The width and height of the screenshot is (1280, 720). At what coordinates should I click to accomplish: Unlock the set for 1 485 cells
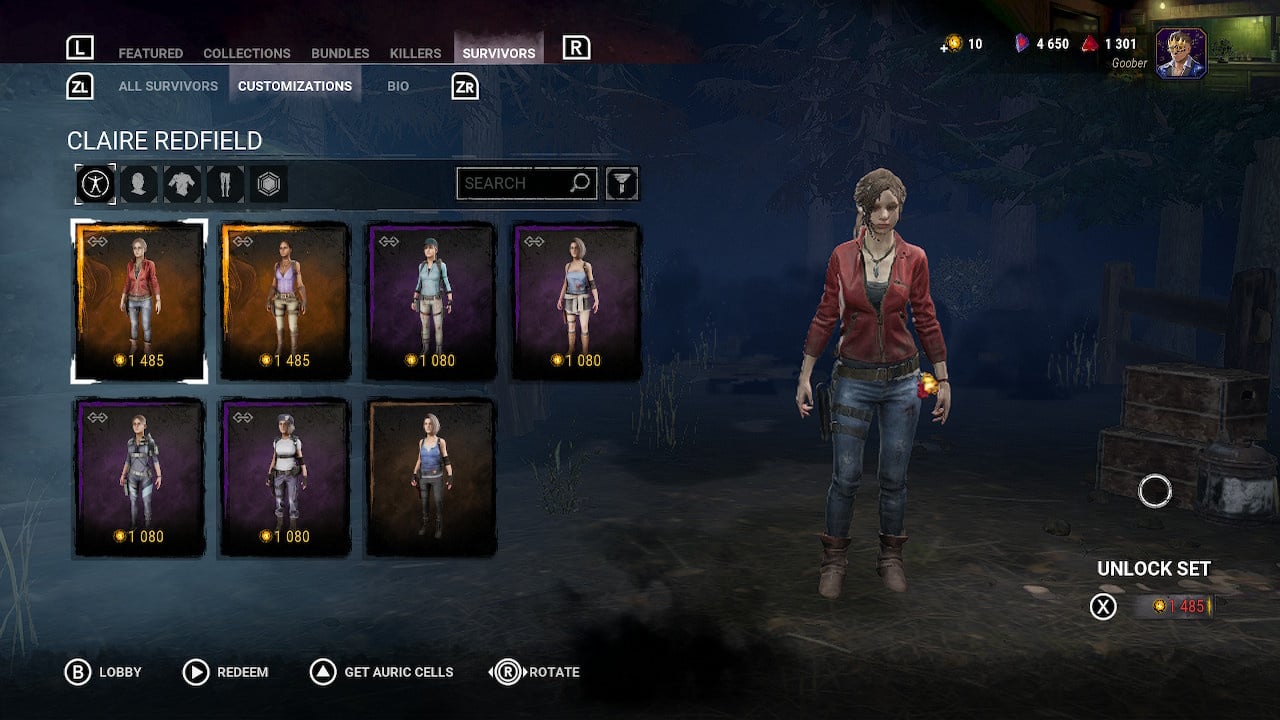click(1172, 606)
